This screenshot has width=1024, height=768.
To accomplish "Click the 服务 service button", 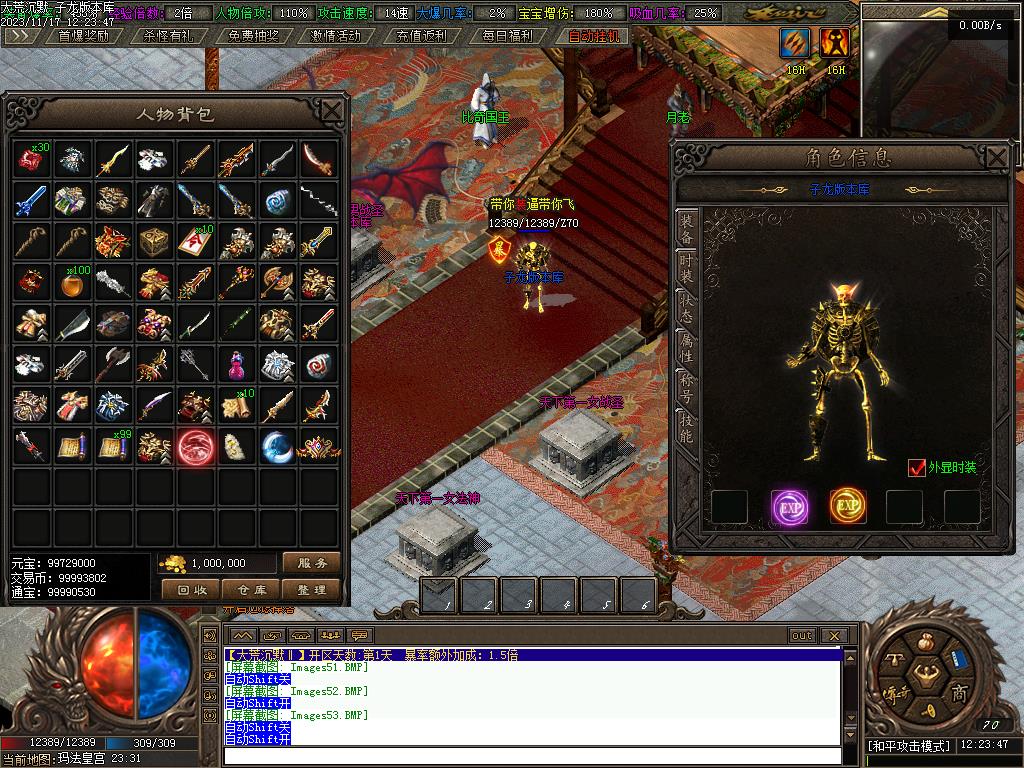I will 311,563.
